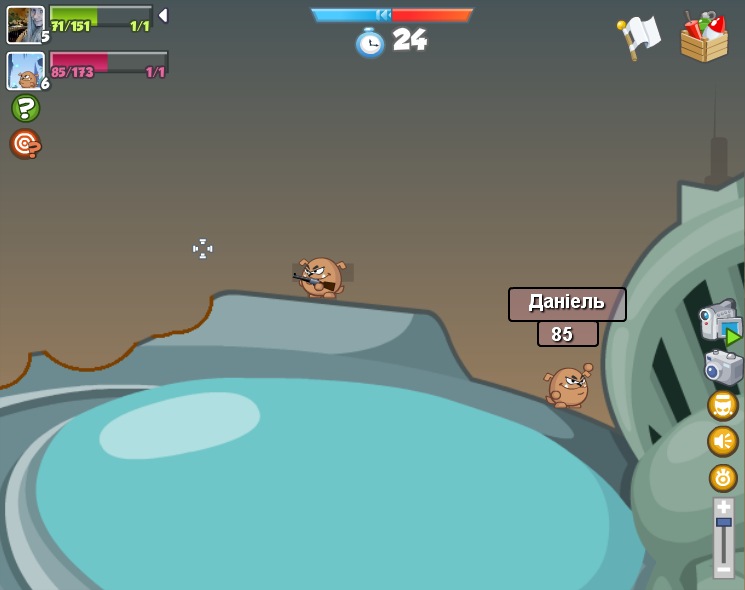
Task: Collapse the team panel with the white arrow
Action: click(163, 16)
